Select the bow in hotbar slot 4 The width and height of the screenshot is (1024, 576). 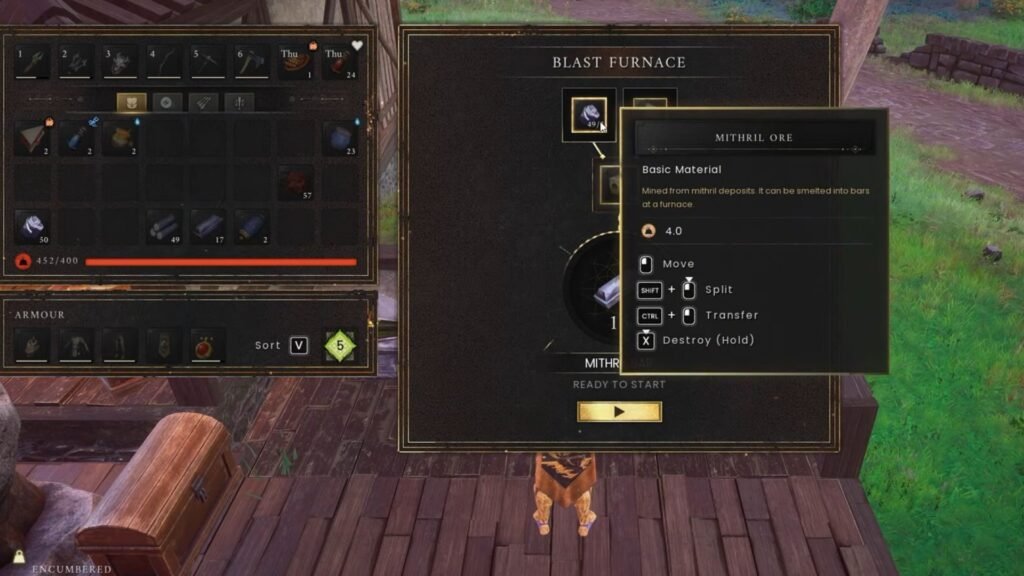tap(165, 62)
